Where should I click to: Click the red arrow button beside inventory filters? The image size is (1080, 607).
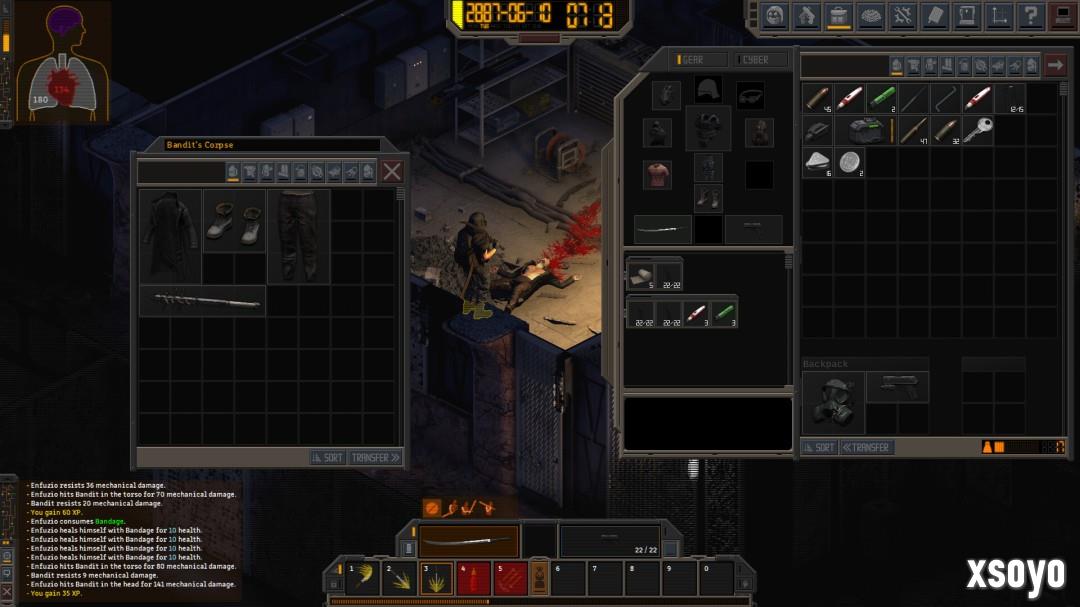coord(1055,66)
